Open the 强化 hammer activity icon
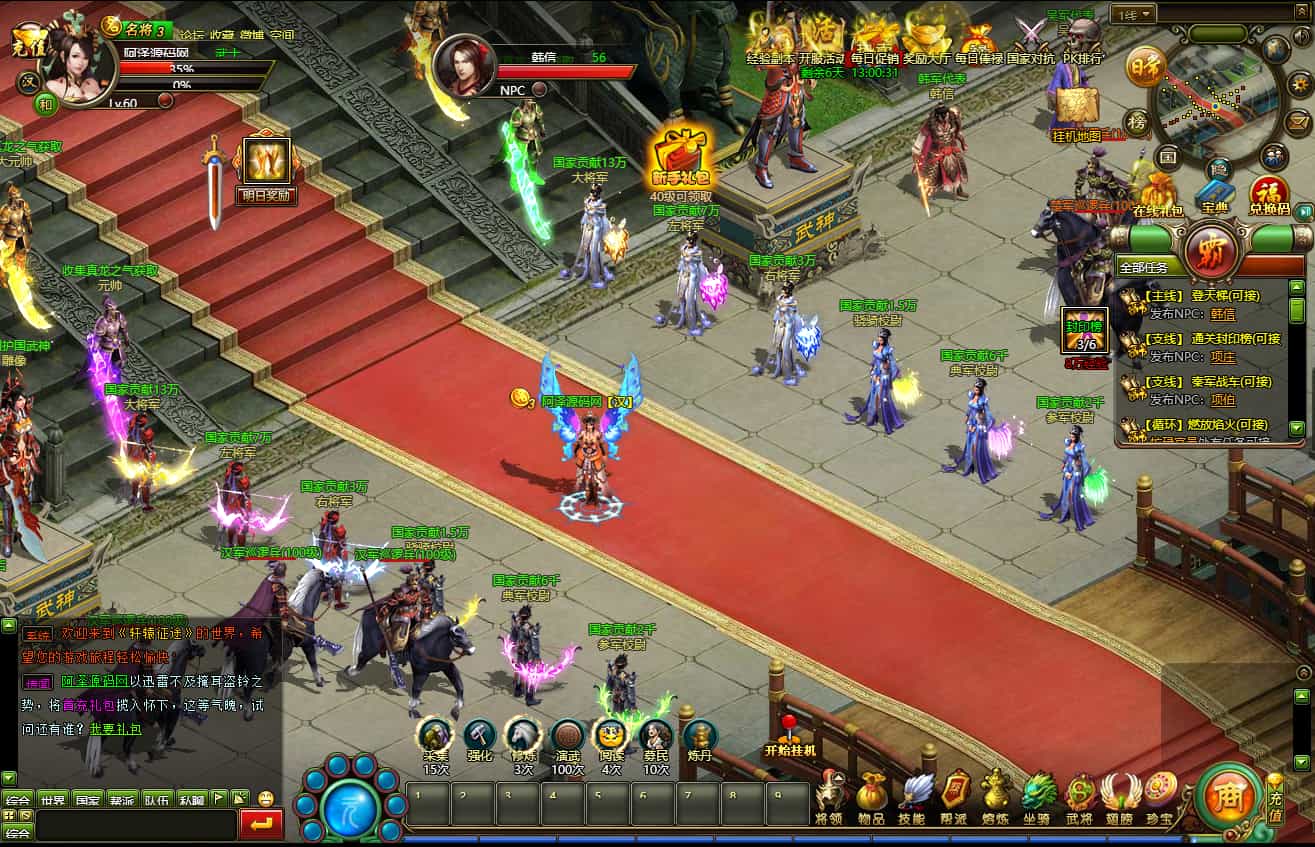 (x=479, y=738)
